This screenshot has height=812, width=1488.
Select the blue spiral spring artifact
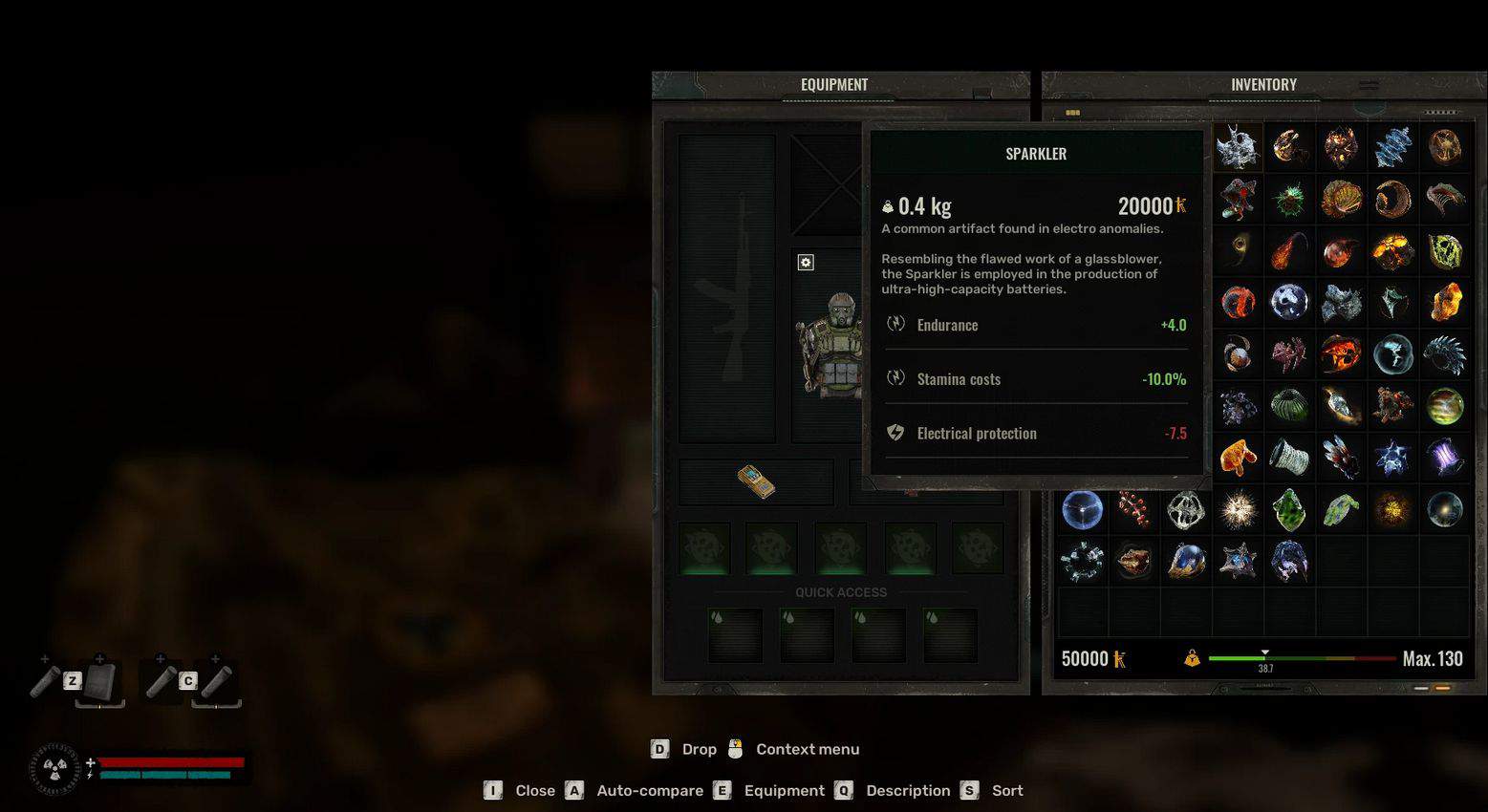tap(1392, 147)
